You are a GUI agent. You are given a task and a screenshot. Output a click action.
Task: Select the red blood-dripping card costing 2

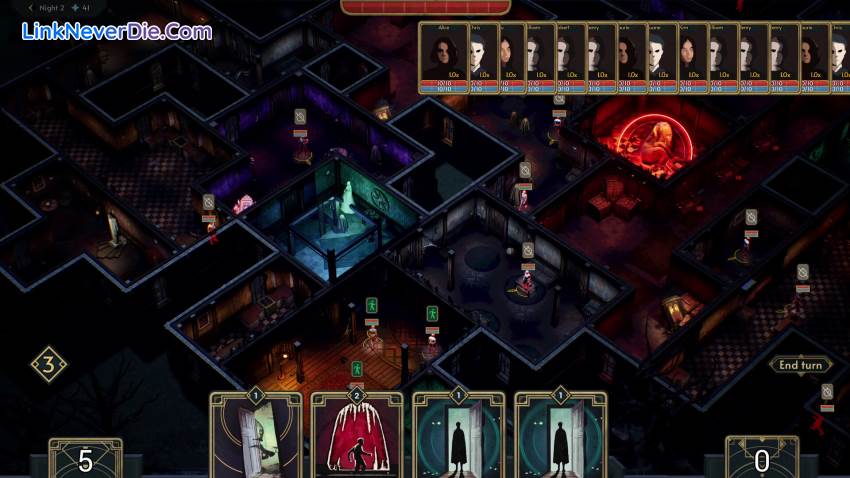click(357, 436)
